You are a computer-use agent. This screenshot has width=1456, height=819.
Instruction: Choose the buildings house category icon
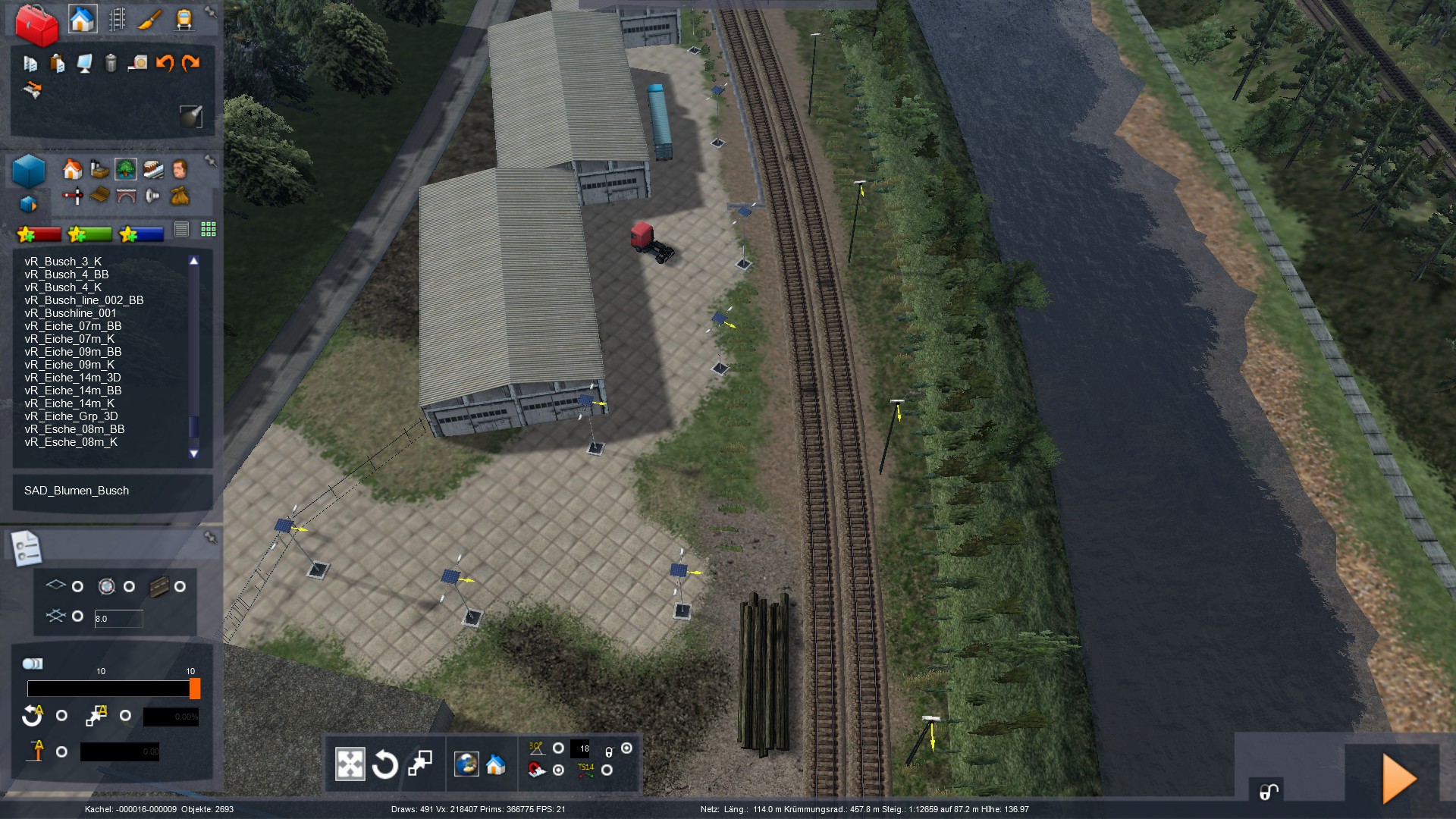[72, 168]
